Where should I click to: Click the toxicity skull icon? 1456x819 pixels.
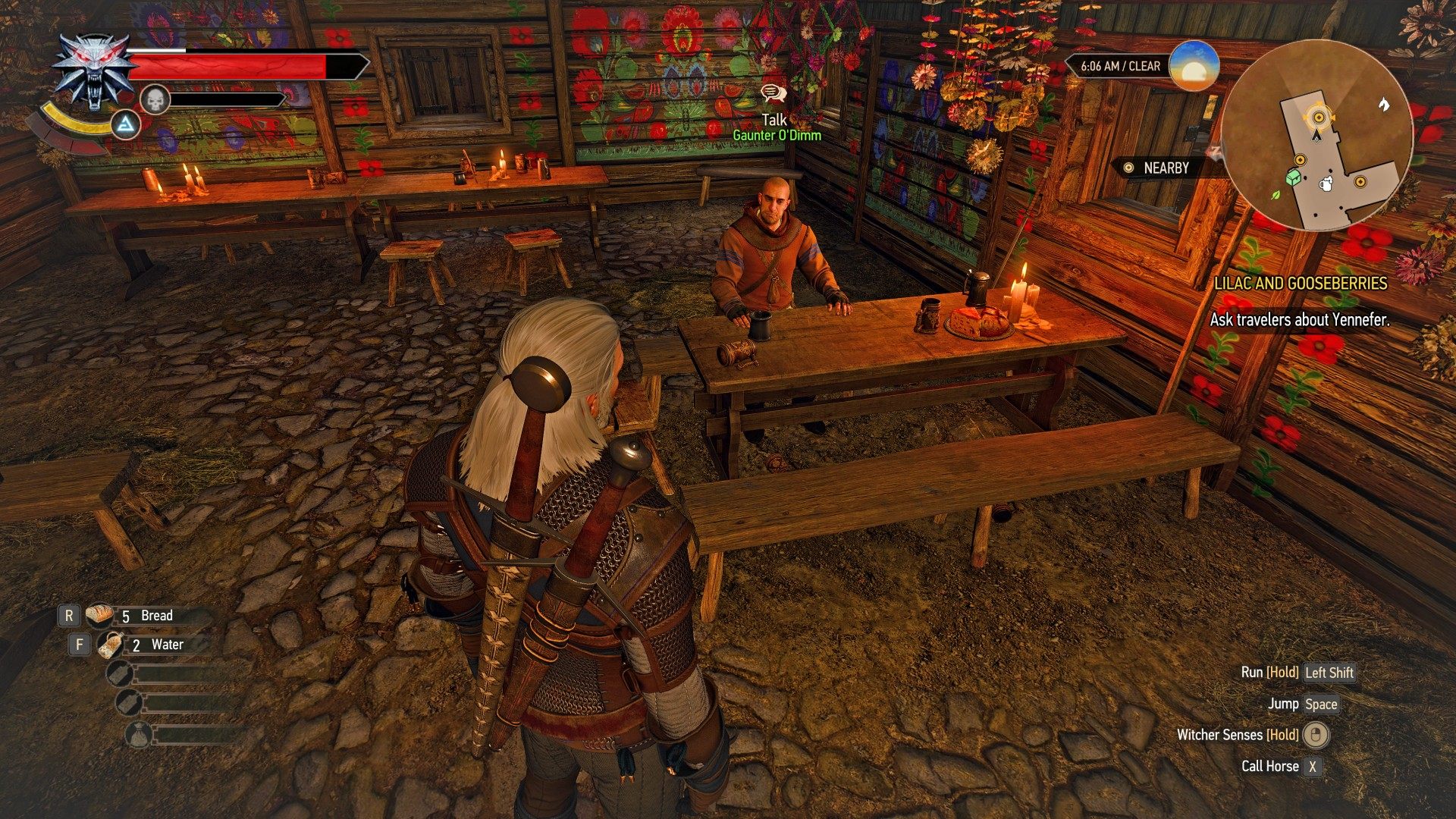[154, 99]
